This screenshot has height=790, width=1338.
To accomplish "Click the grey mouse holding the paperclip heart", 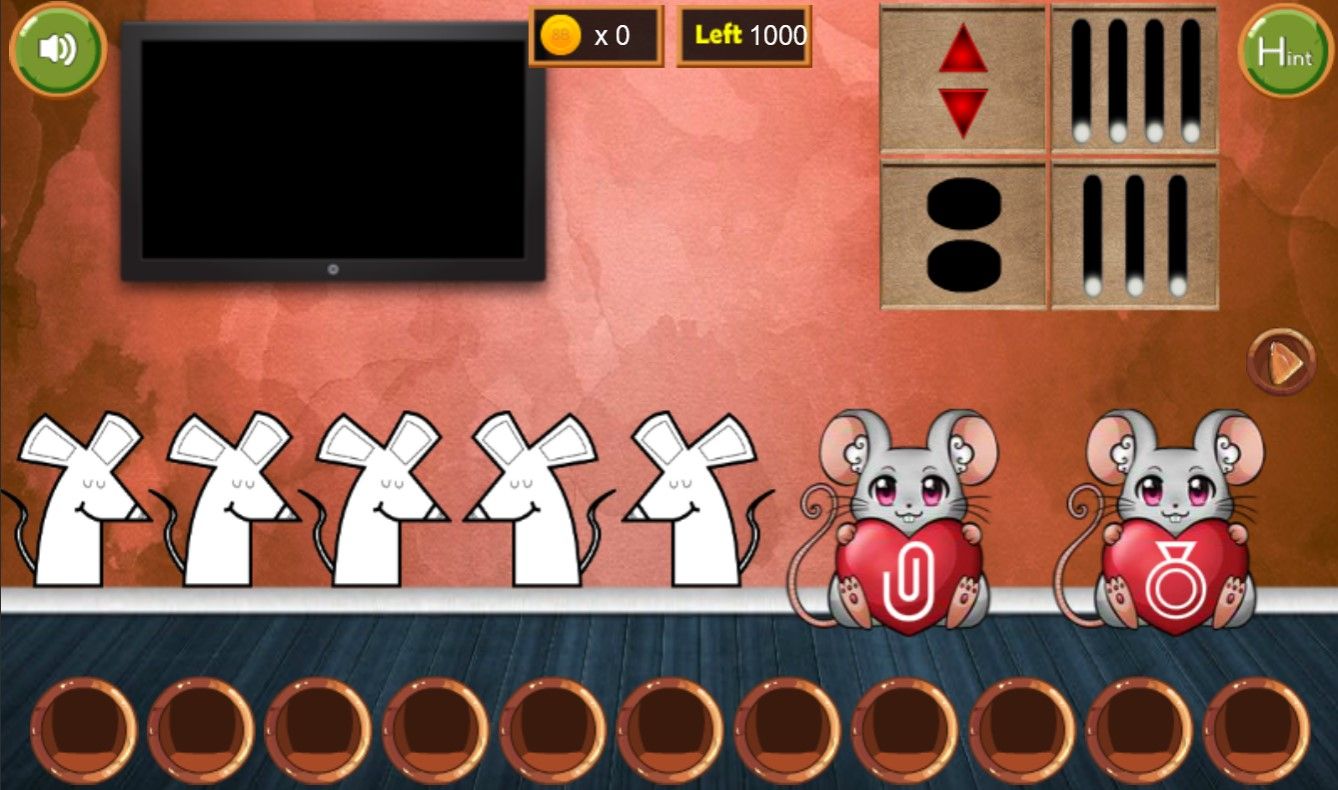I will click(910, 490).
